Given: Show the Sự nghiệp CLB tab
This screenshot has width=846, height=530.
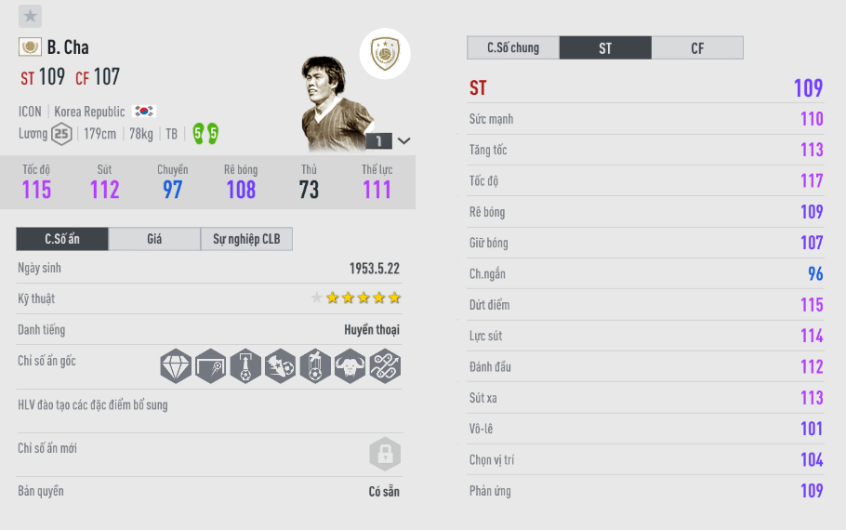Looking at the screenshot, I should tap(246, 239).
